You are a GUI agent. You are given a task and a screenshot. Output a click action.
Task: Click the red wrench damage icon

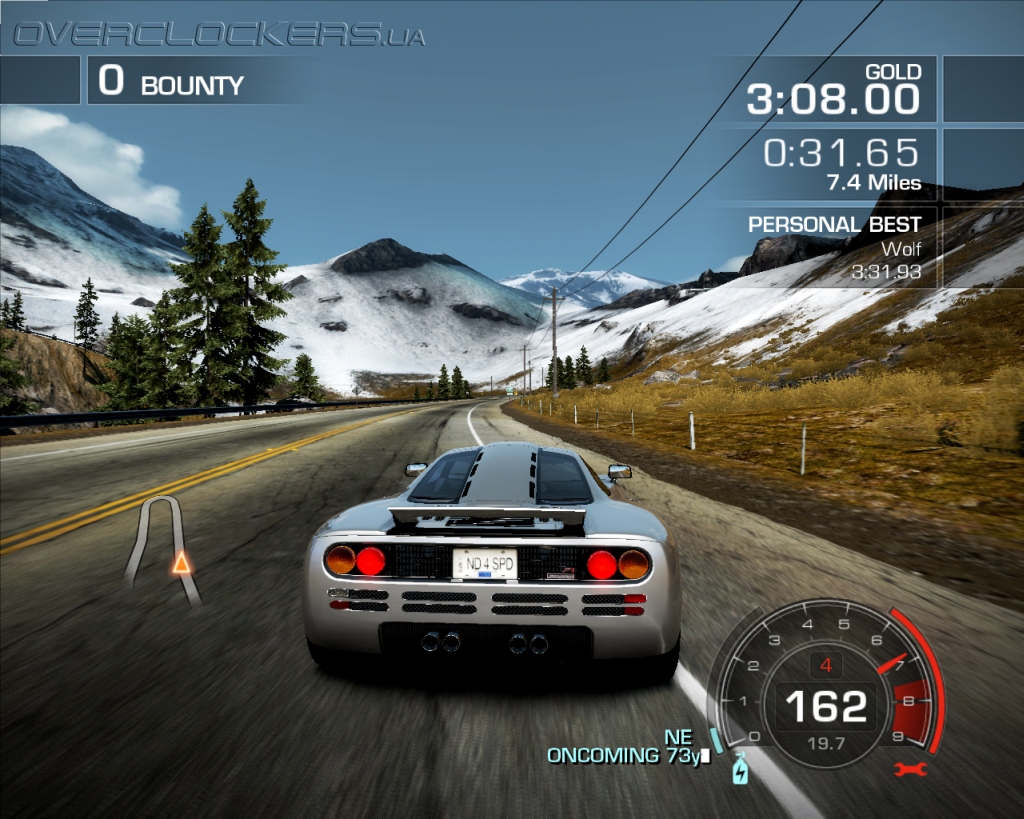[x=911, y=769]
